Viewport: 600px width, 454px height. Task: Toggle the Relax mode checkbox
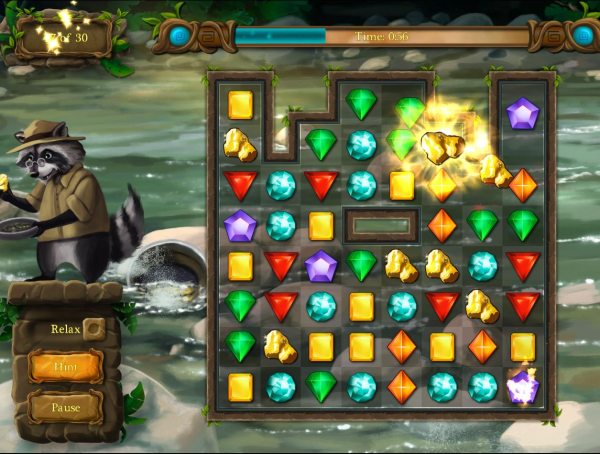(x=93, y=328)
